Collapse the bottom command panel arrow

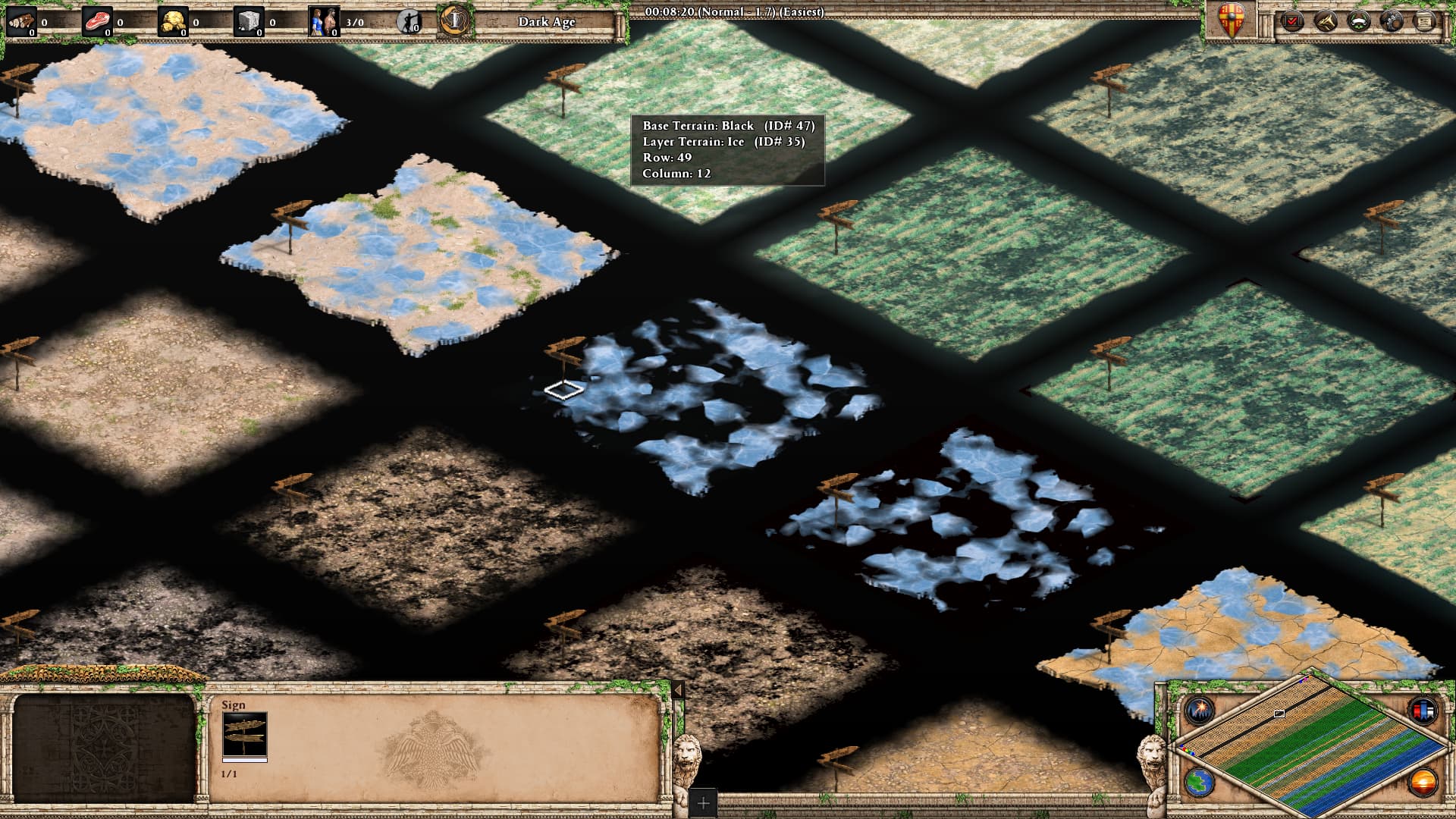pyautogui.click(x=678, y=690)
